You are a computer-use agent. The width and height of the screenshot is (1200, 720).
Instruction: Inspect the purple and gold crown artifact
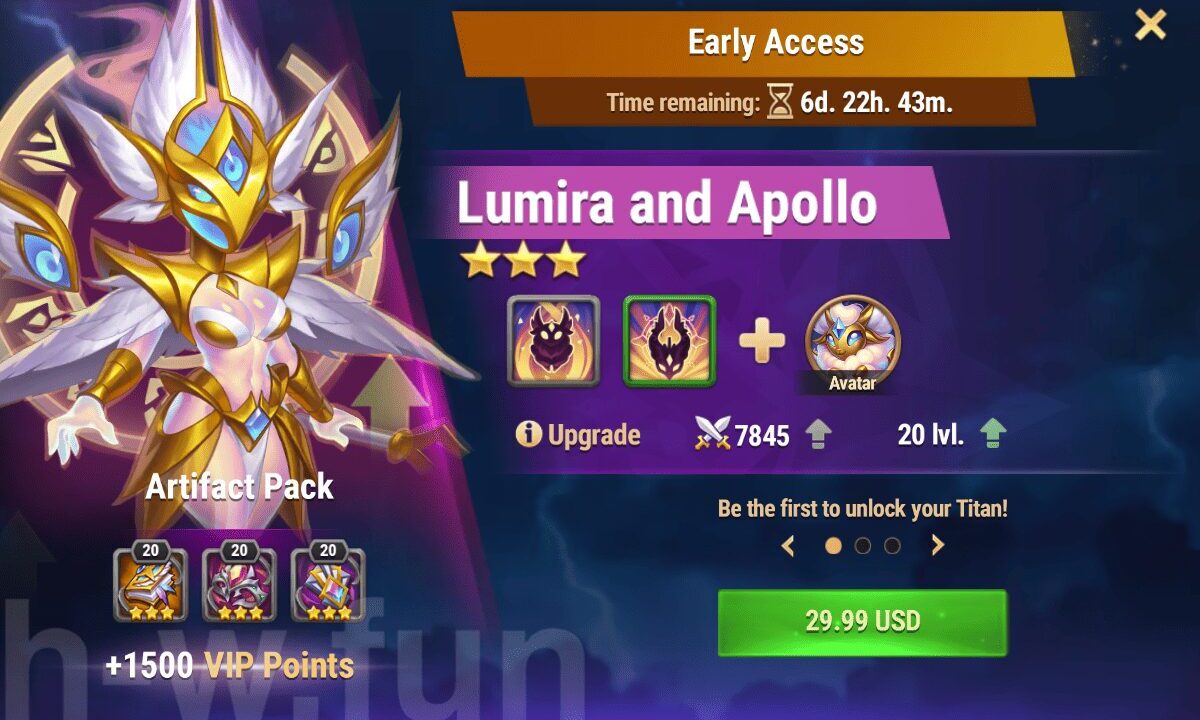[327, 585]
